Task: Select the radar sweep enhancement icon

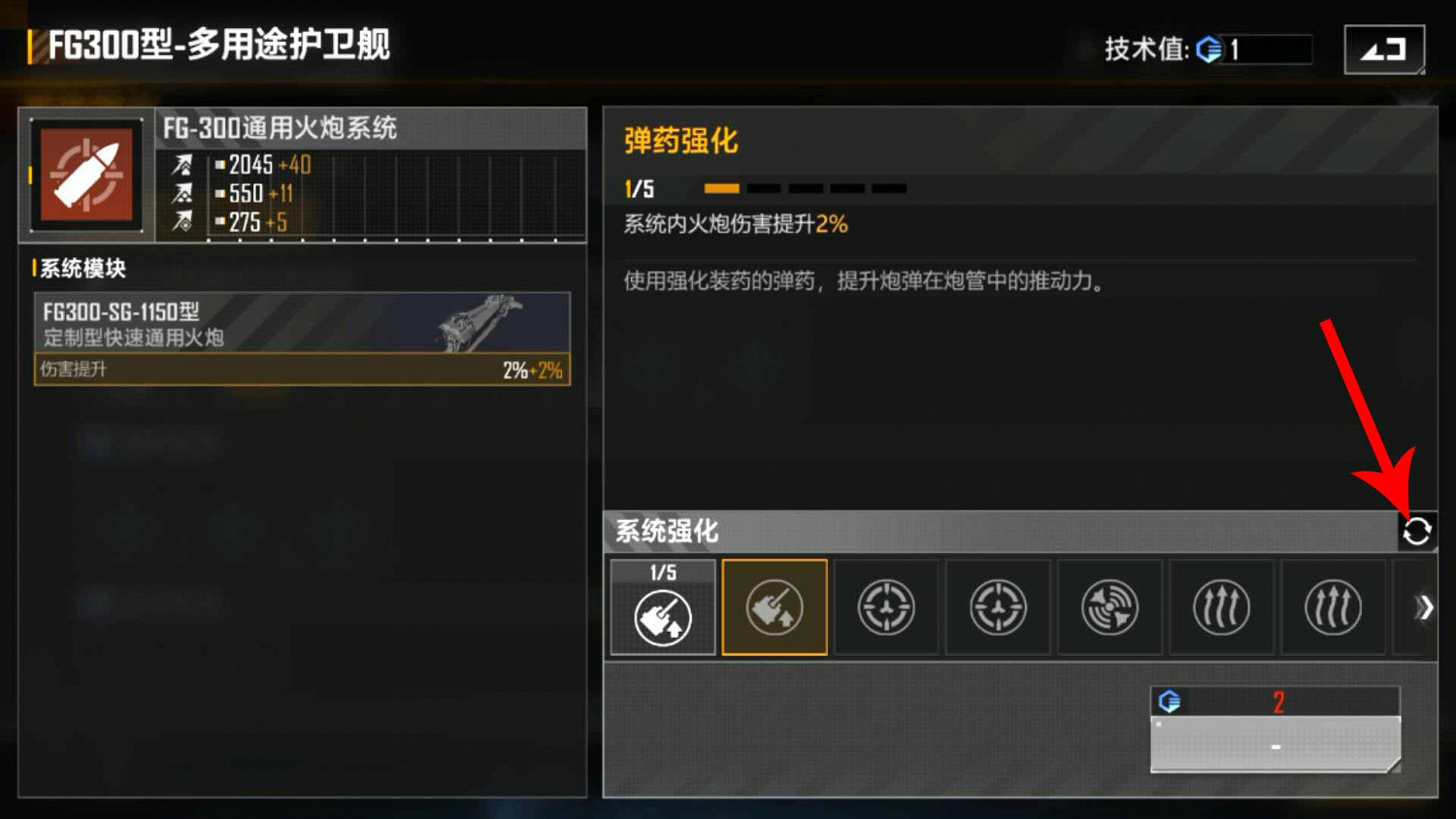Action: 1109,606
